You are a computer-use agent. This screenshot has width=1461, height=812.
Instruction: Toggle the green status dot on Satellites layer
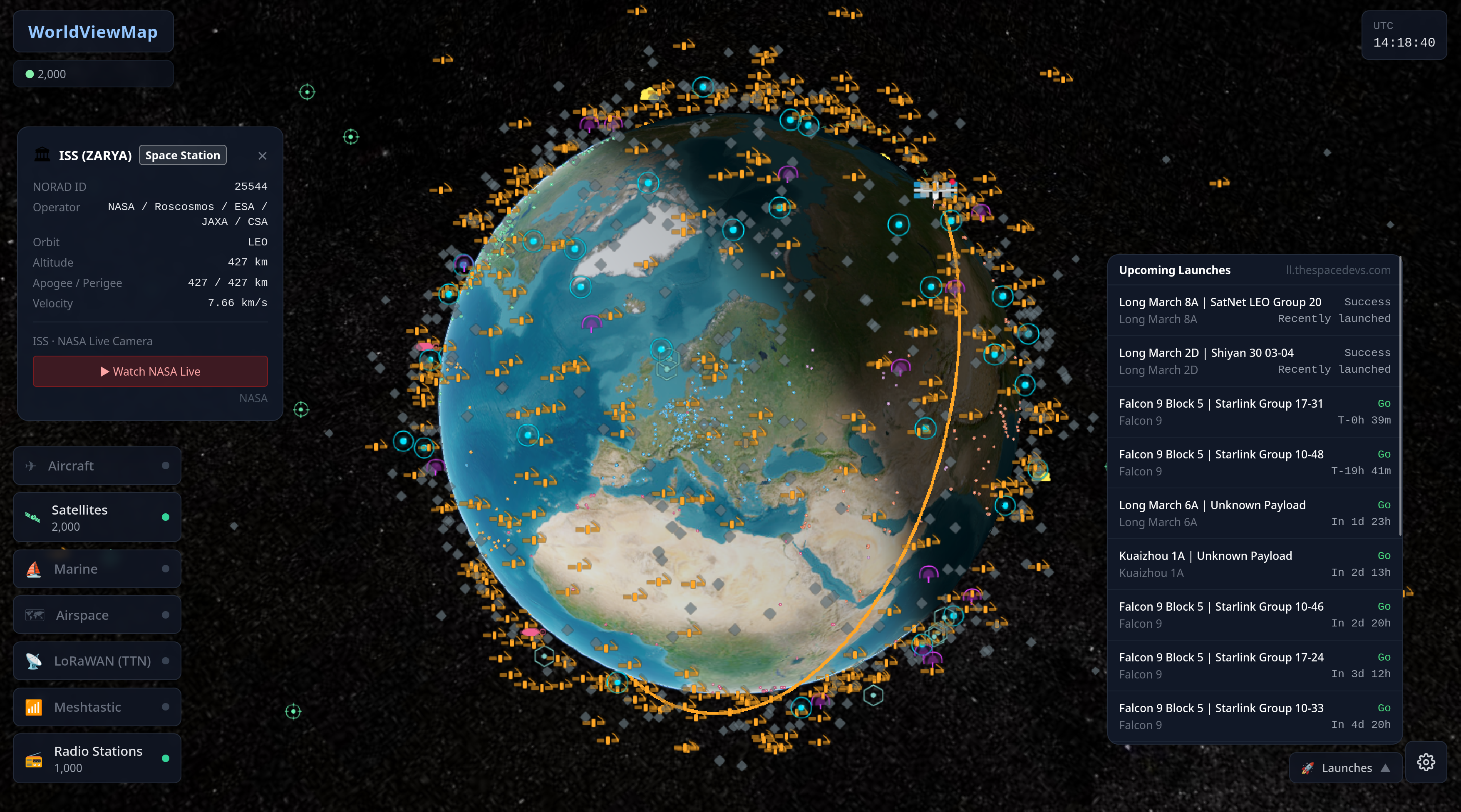tap(165, 517)
